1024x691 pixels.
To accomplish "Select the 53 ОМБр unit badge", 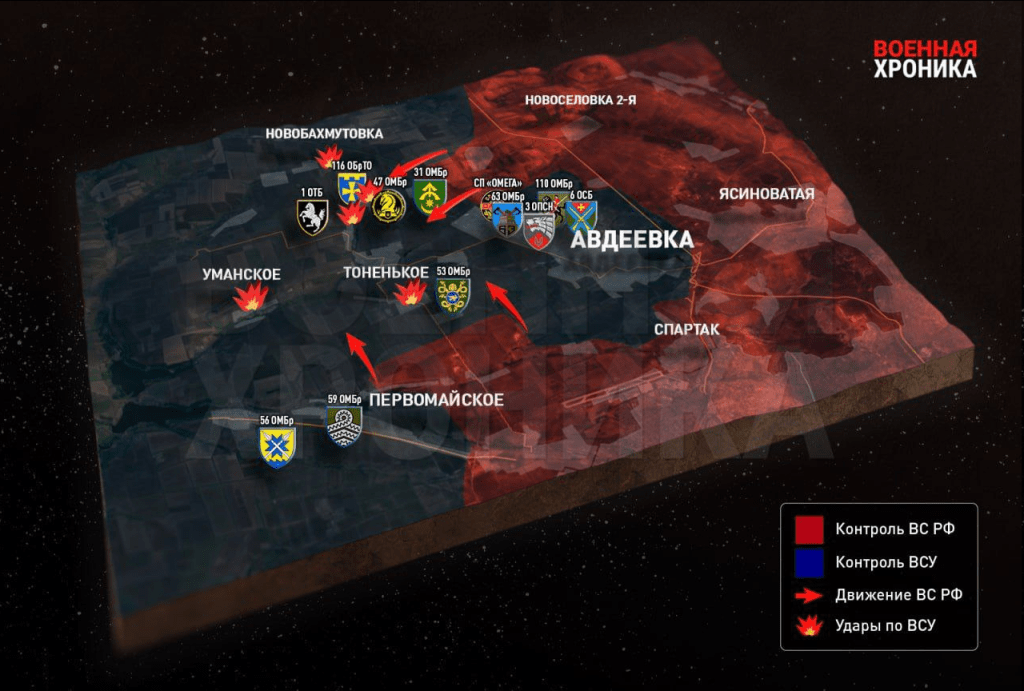I will tap(454, 294).
